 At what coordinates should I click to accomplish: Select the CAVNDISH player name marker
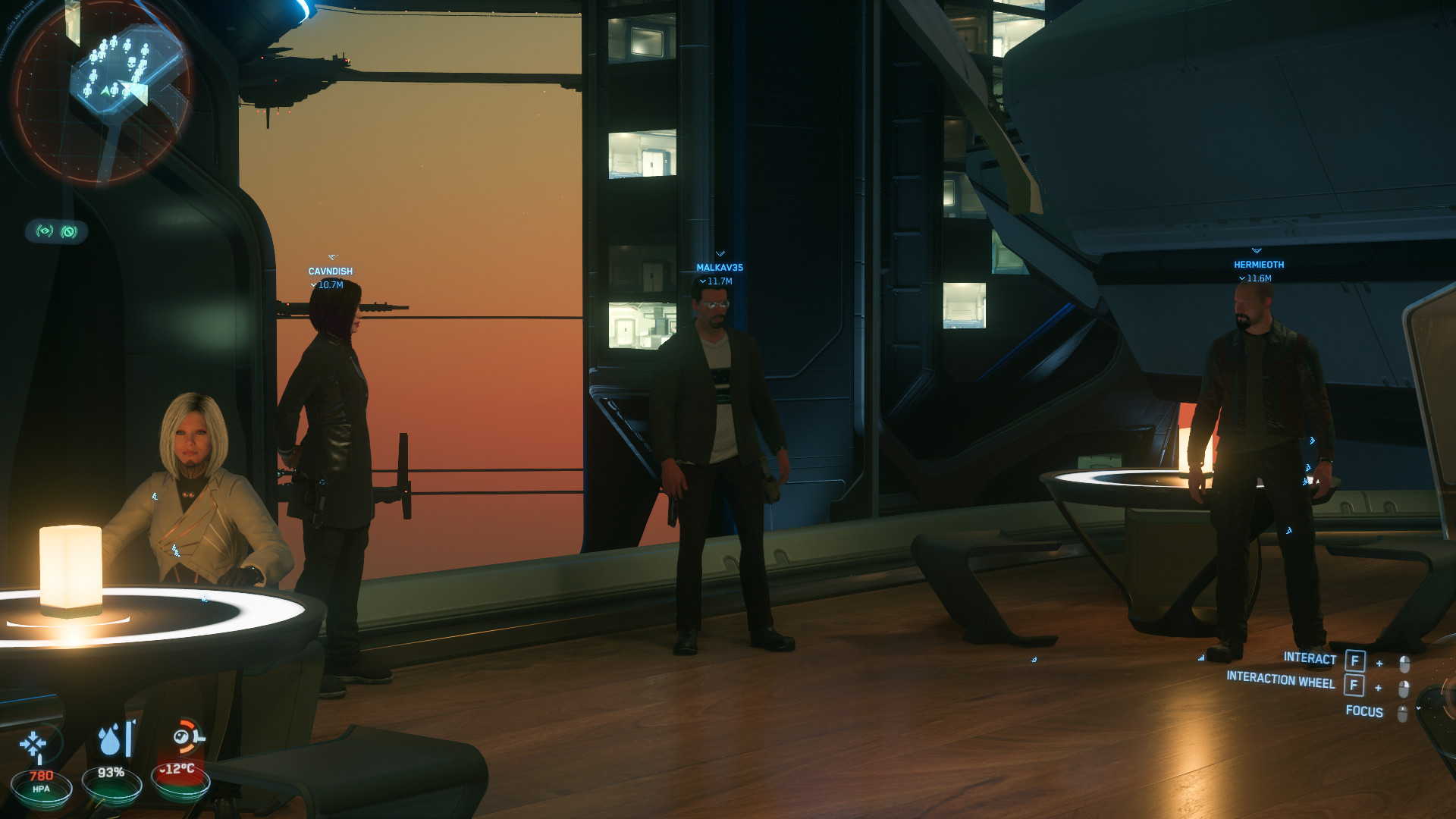[330, 271]
